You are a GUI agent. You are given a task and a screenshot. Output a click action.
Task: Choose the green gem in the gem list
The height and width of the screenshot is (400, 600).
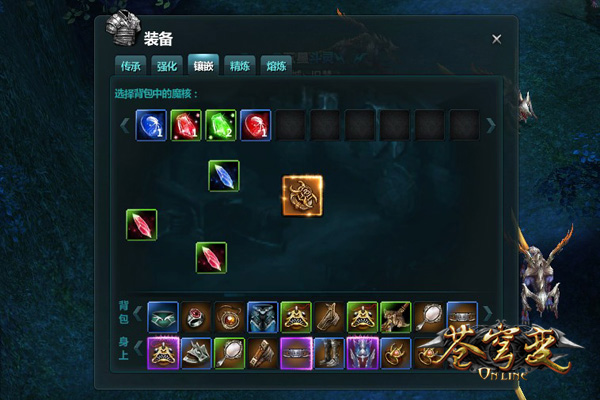coord(220,125)
